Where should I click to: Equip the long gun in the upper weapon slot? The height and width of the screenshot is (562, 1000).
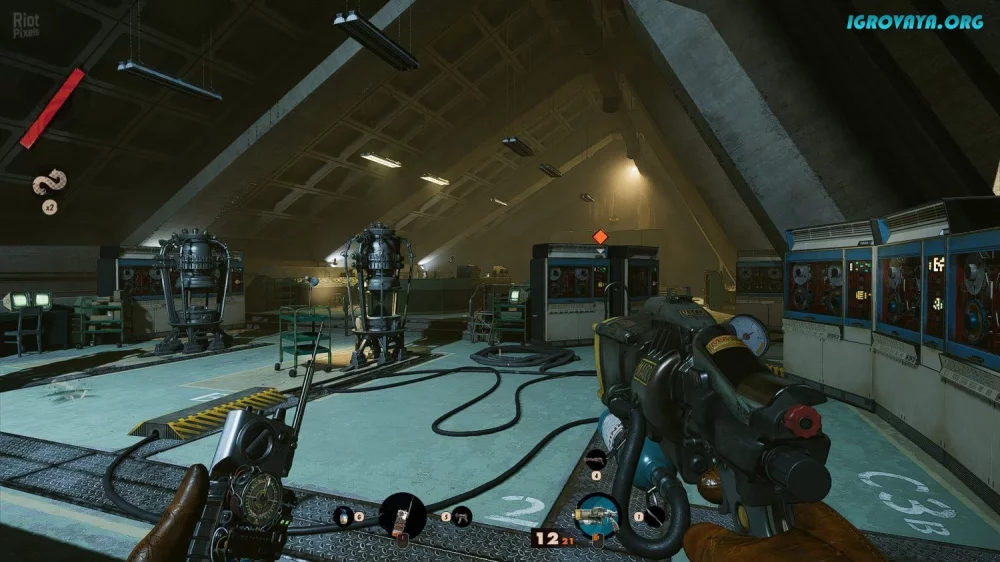tap(597, 459)
